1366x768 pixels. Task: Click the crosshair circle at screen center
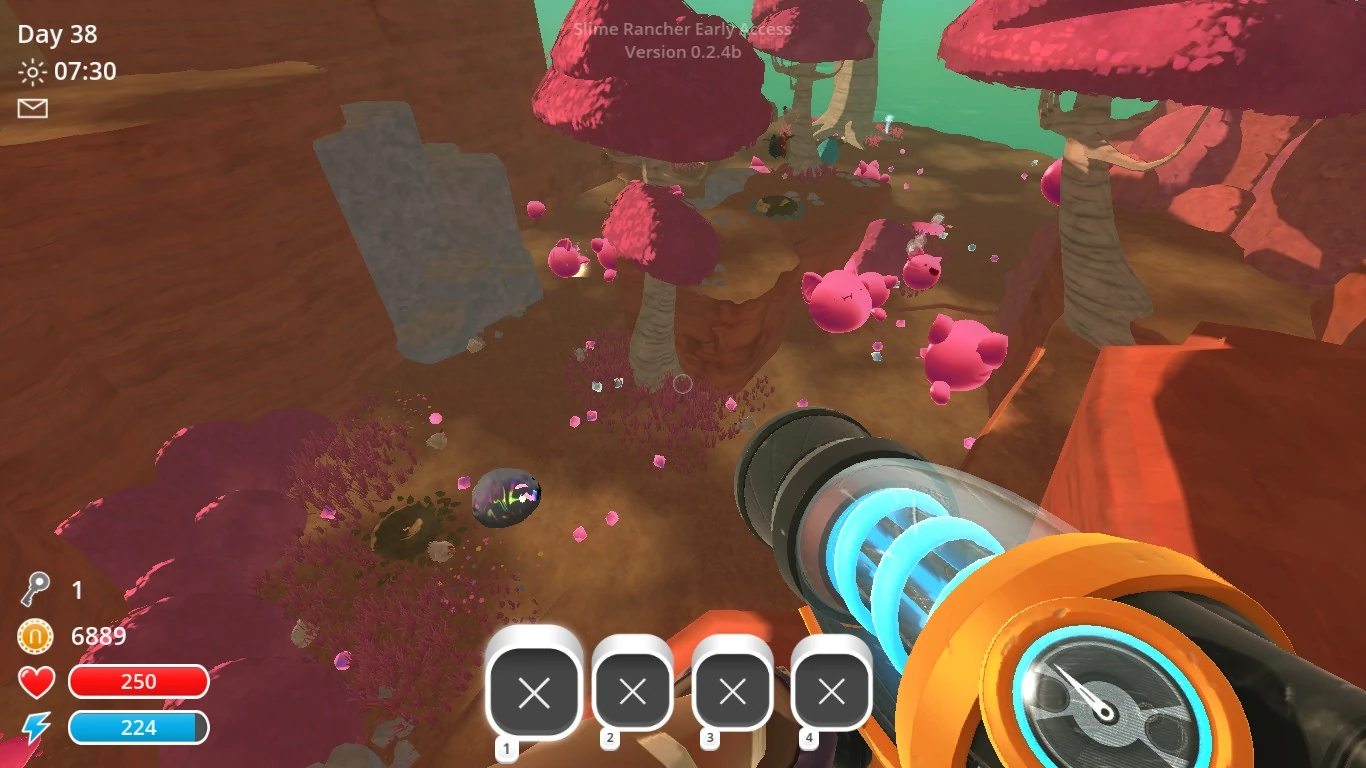(x=683, y=384)
